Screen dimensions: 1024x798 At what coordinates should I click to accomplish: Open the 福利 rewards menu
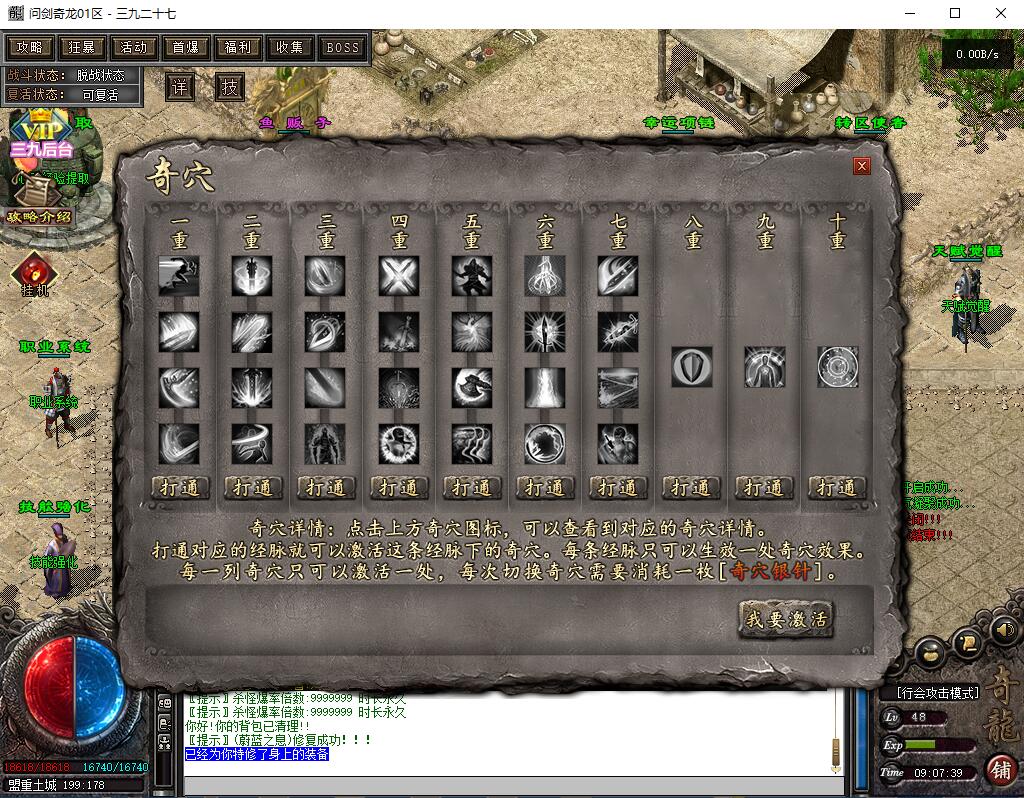point(238,47)
